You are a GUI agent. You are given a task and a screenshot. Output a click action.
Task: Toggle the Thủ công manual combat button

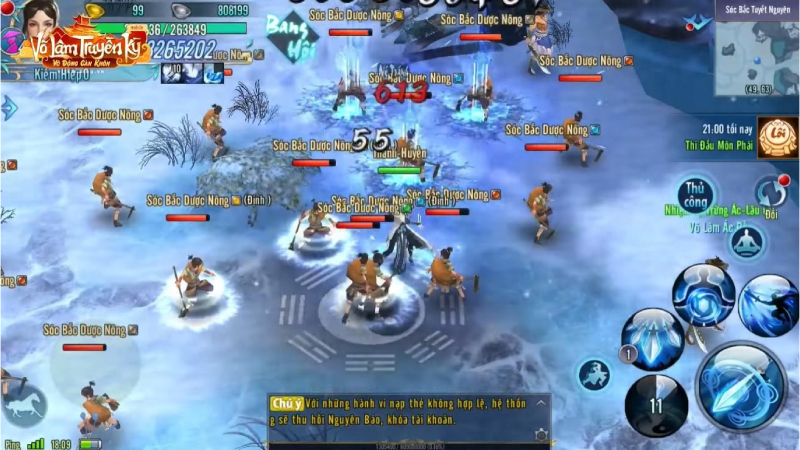coord(695,193)
